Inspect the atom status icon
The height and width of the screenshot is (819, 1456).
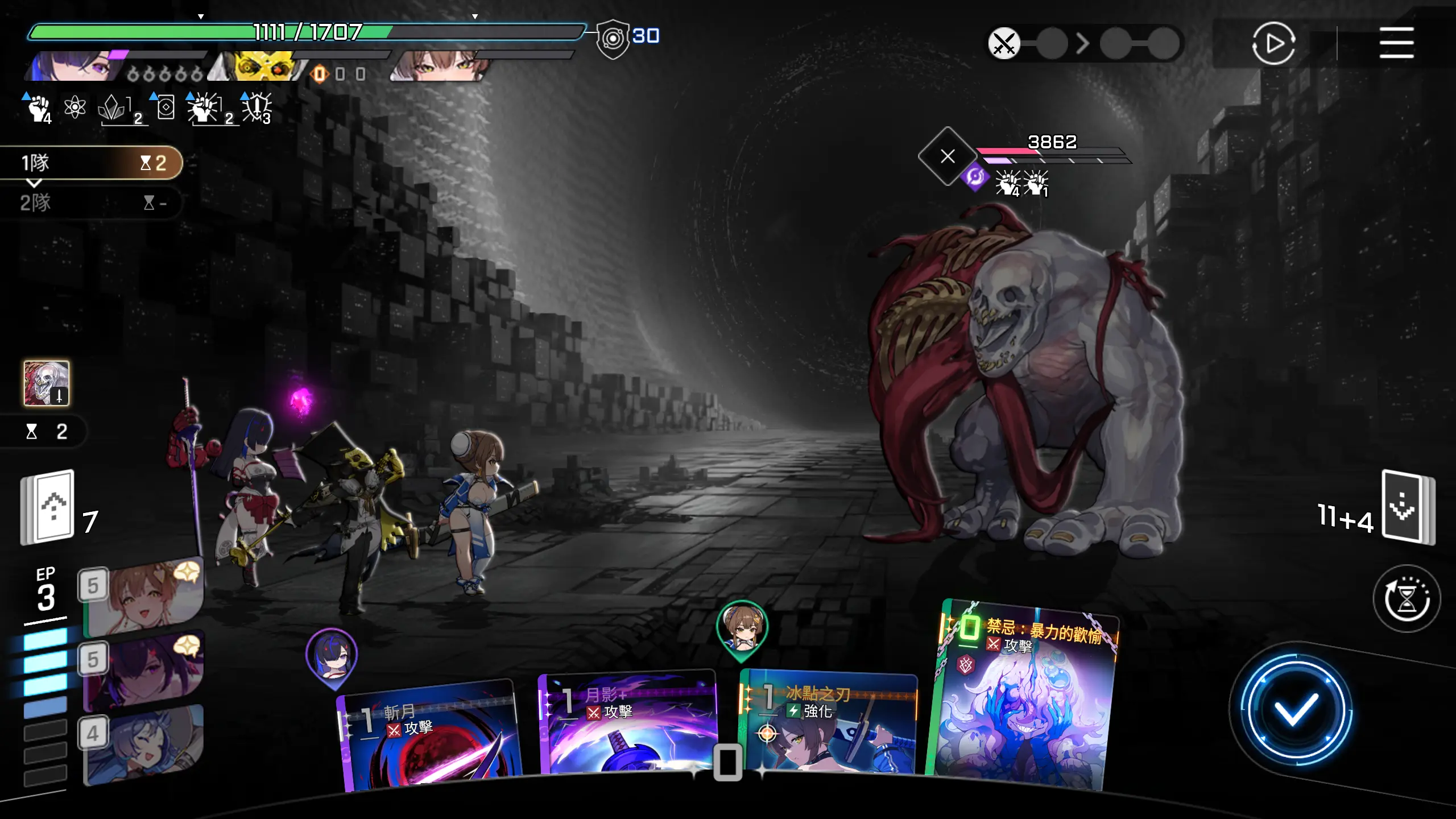[x=75, y=107]
